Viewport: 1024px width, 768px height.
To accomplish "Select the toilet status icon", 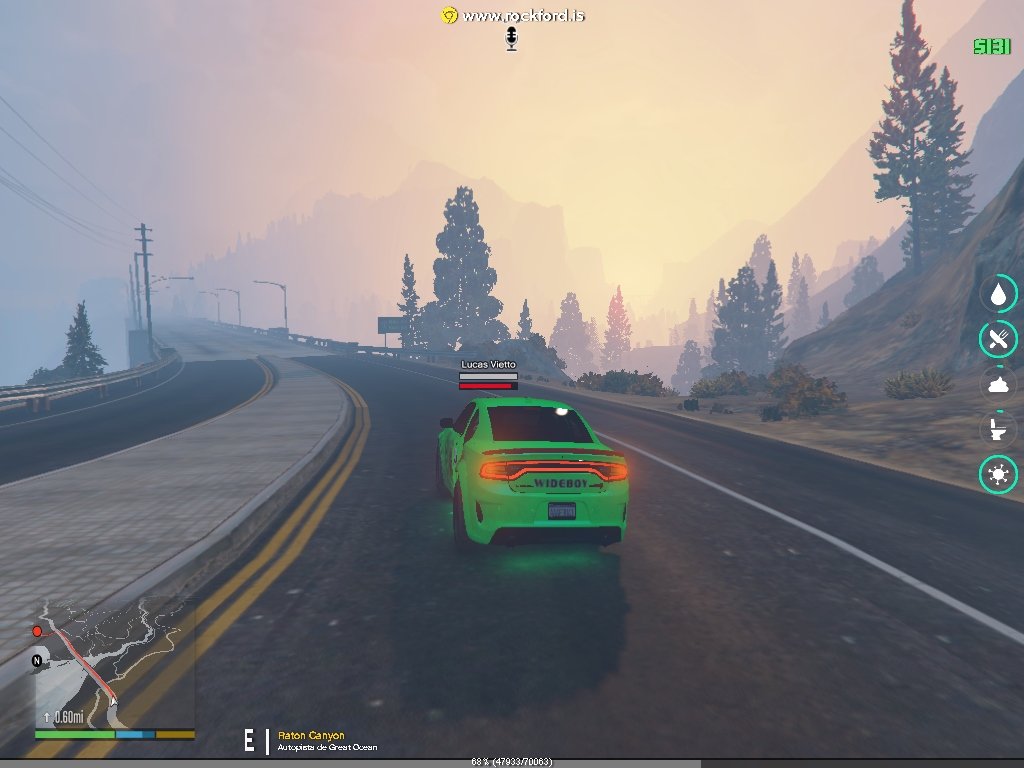I will (x=998, y=429).
